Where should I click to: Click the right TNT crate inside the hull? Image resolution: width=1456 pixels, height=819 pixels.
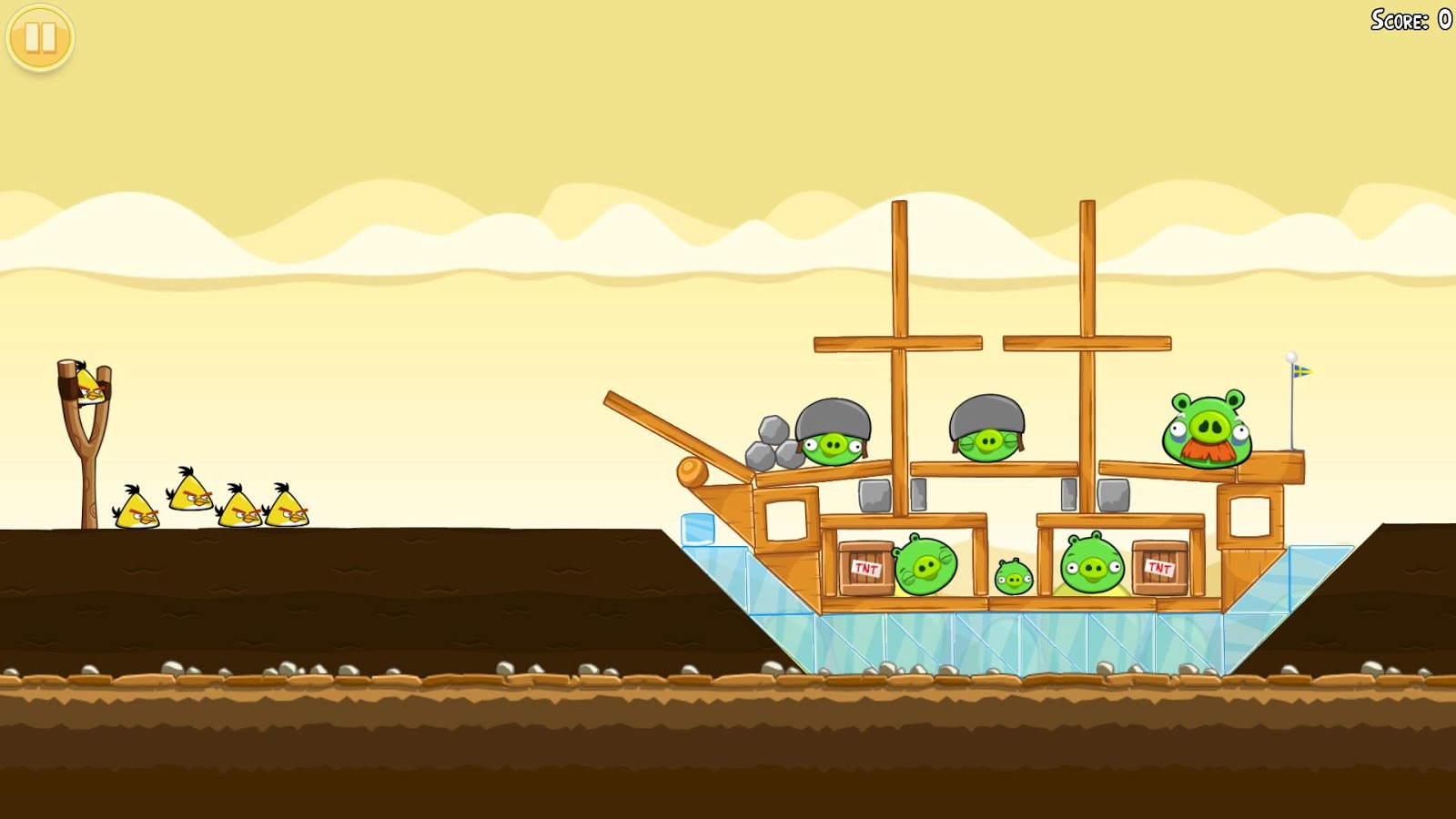(x=1158, y=567)
